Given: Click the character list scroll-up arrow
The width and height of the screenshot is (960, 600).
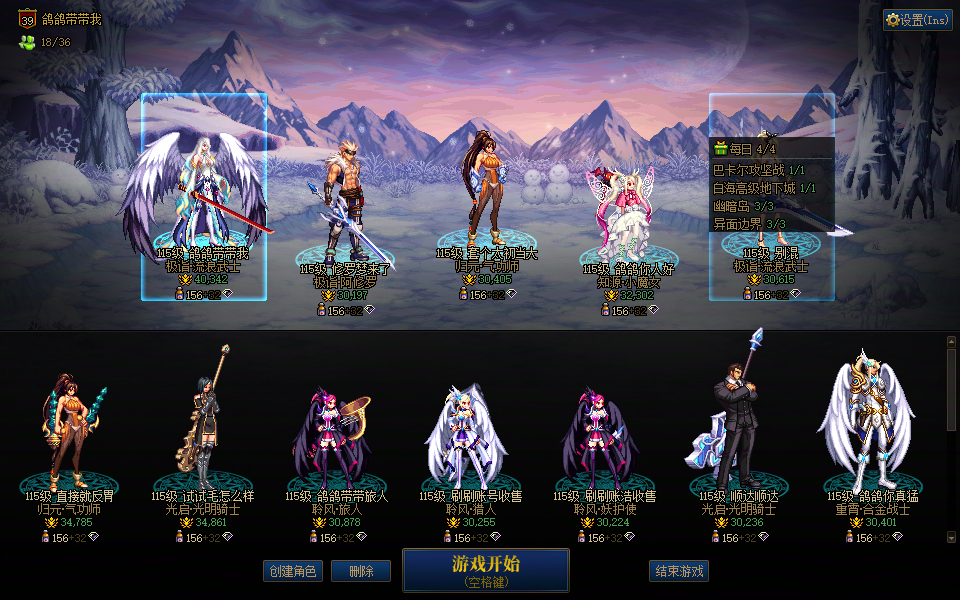Looking at the screenshot, I should (951, 341).
